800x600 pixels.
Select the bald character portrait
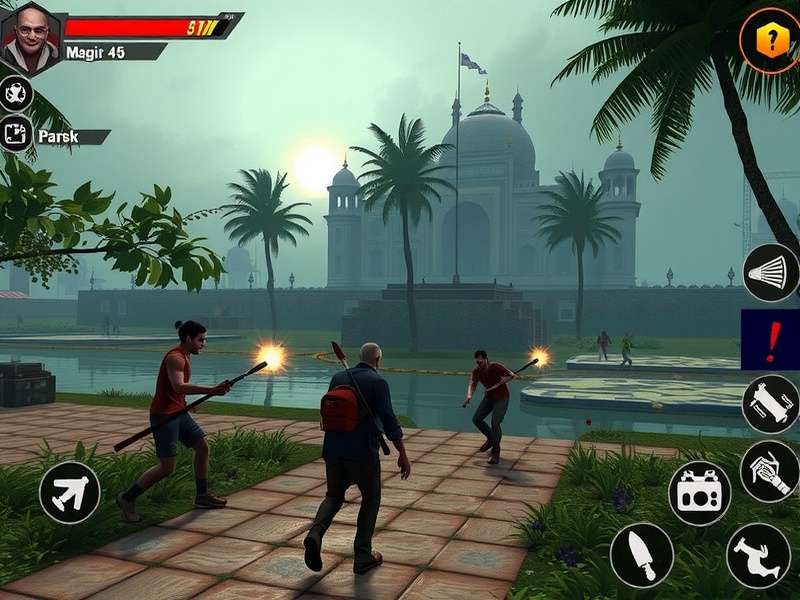pyautogui.click(x=31, y=38)
